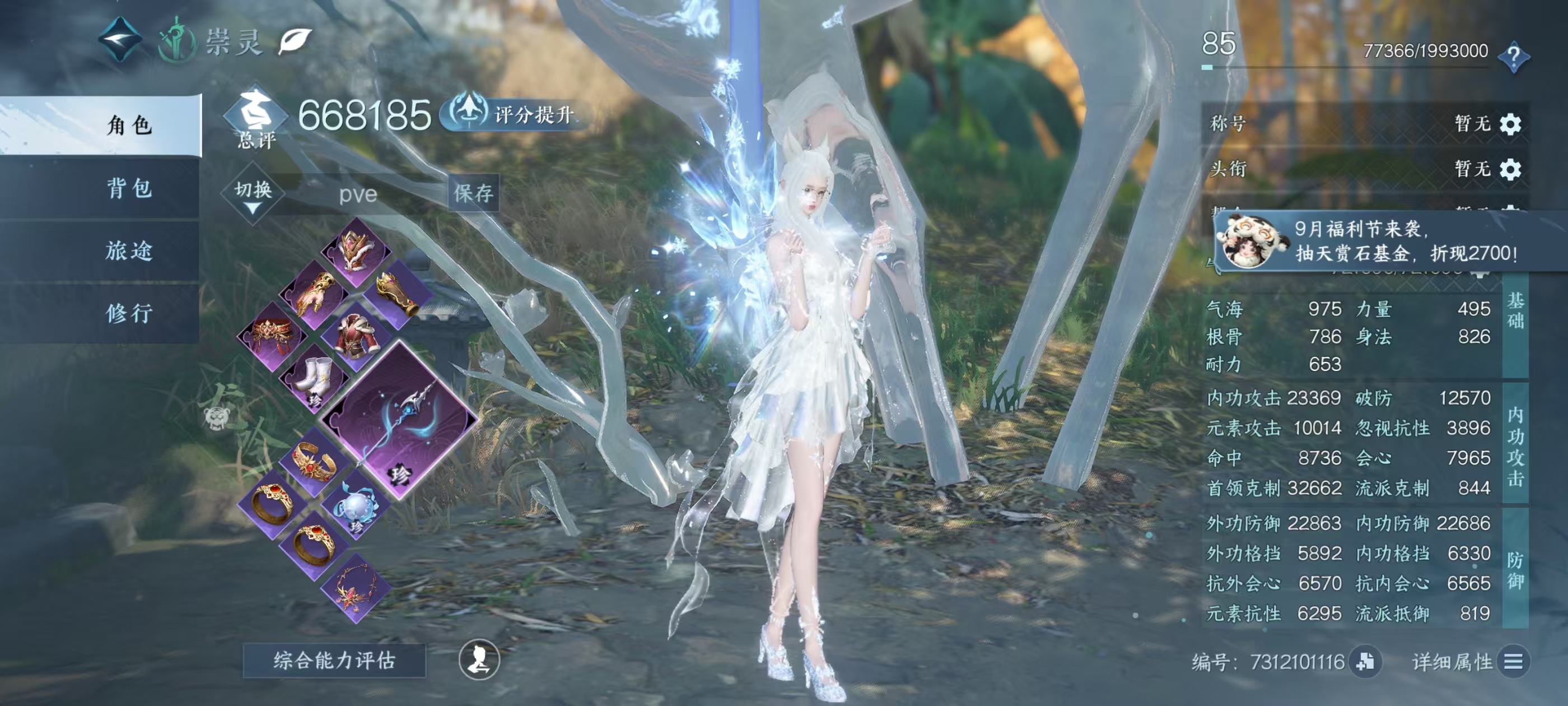1568x706 pixels.
Task: Choose the red coat armor slot
Action: (357, 337)
